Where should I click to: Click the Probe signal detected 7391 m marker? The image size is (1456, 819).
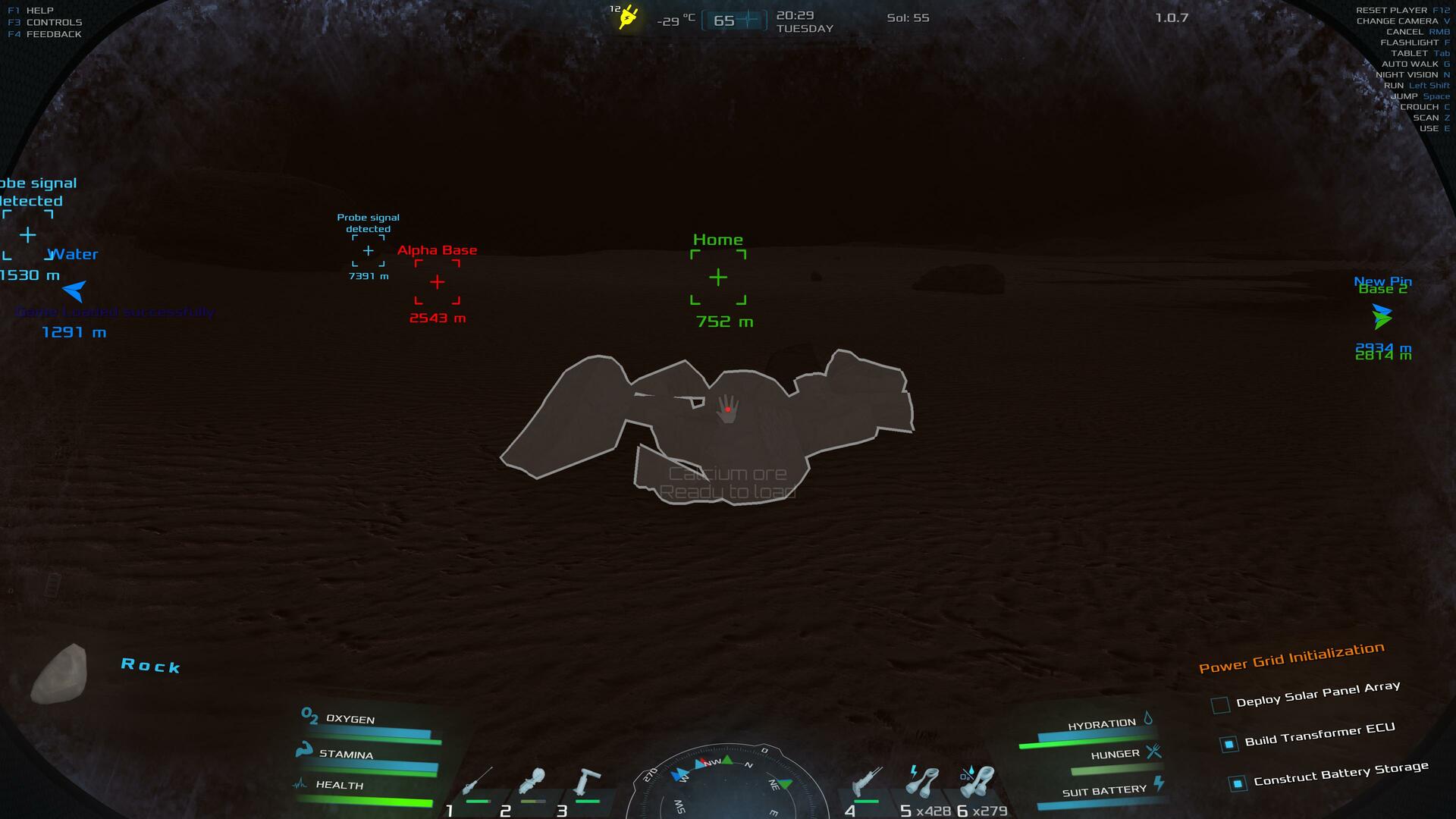(369, 251)
